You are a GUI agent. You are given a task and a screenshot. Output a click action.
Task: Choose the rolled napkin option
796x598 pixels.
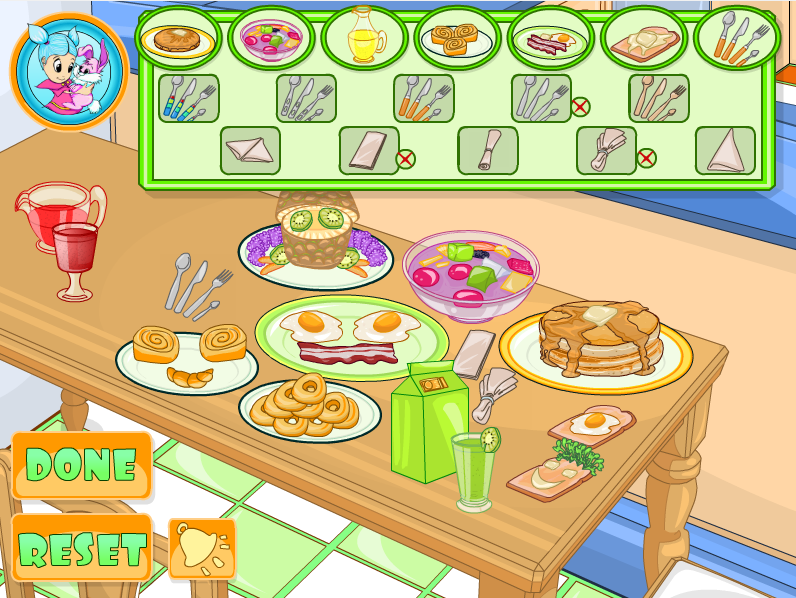[x=487, y=150]
